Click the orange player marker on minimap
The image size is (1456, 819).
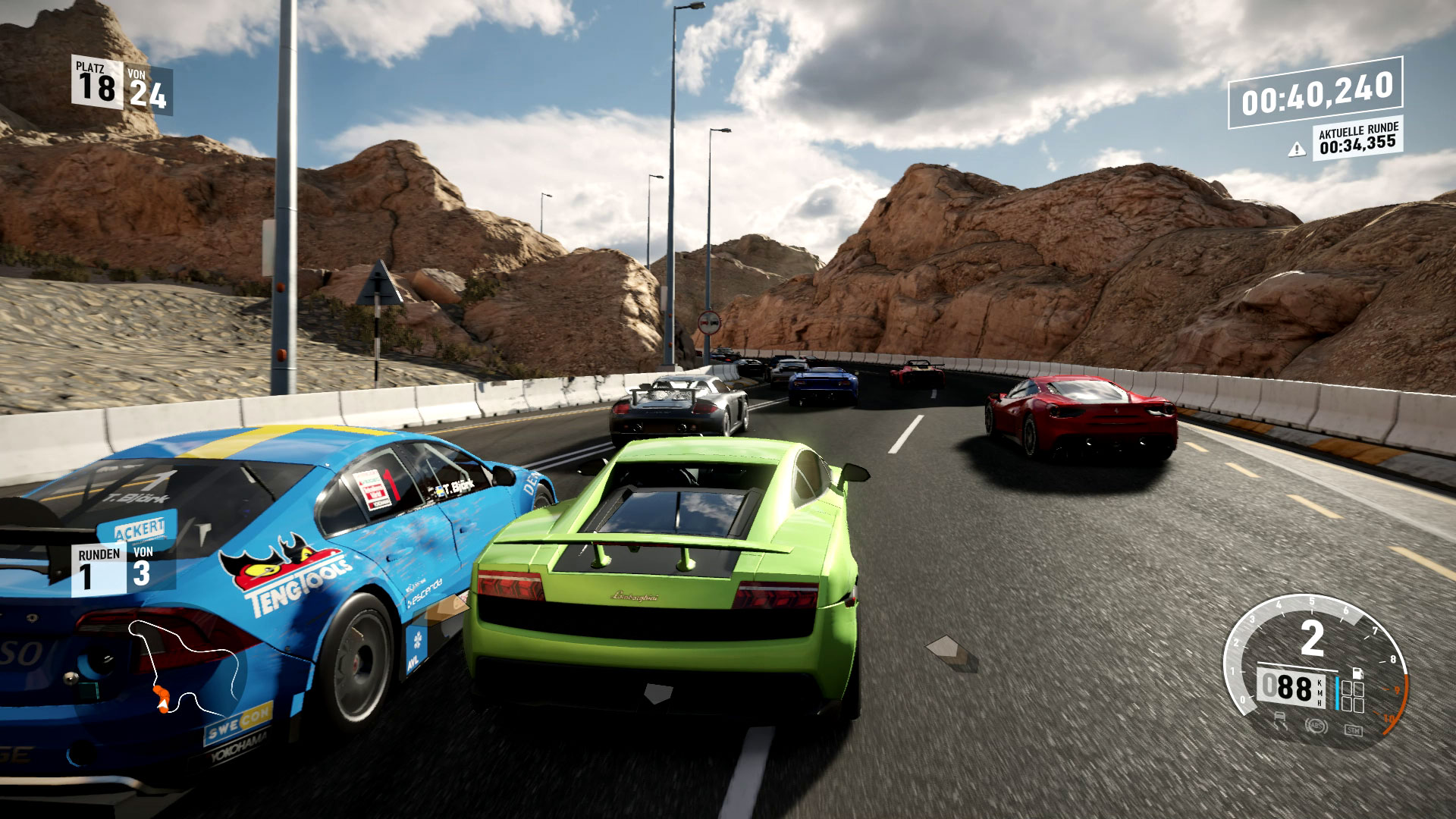(162, 698)
